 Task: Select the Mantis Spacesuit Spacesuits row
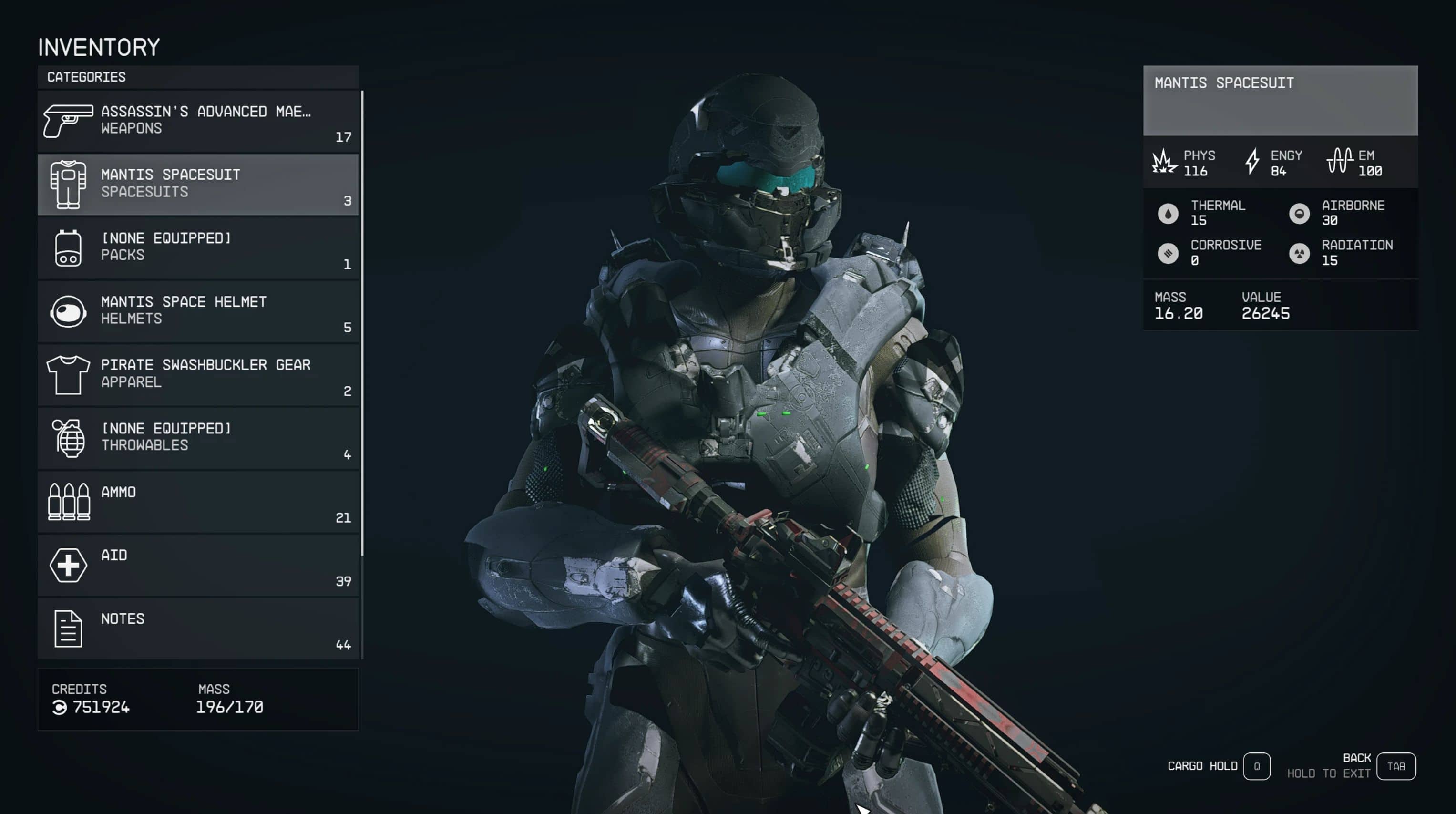click(198, 184)
